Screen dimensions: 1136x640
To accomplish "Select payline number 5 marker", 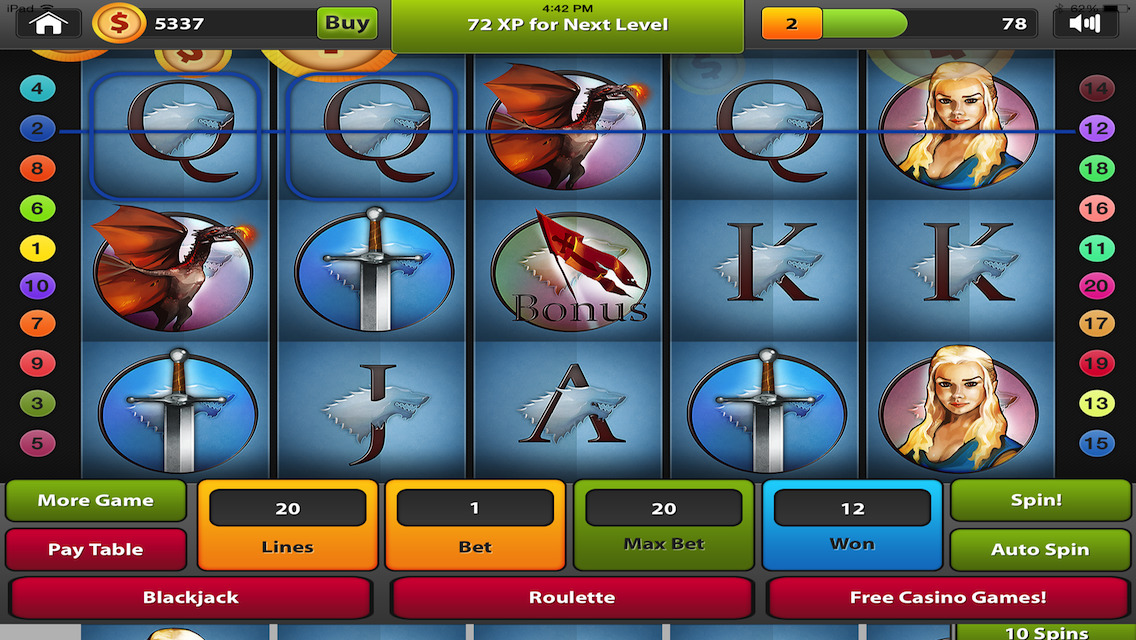I will [37, 443].
